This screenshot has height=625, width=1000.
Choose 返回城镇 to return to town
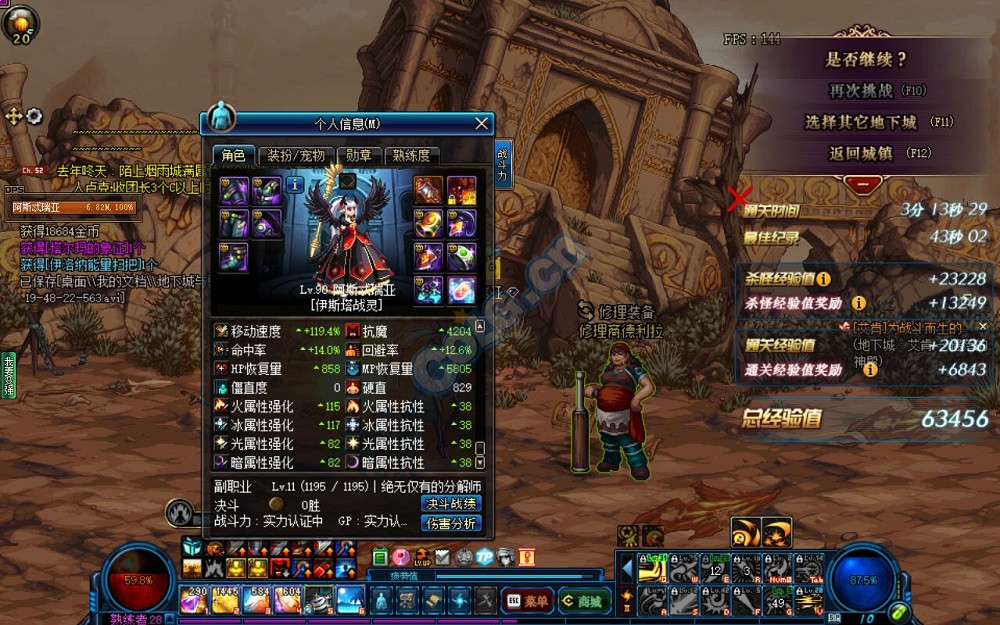pyautogui.click(x=861, y=153)
